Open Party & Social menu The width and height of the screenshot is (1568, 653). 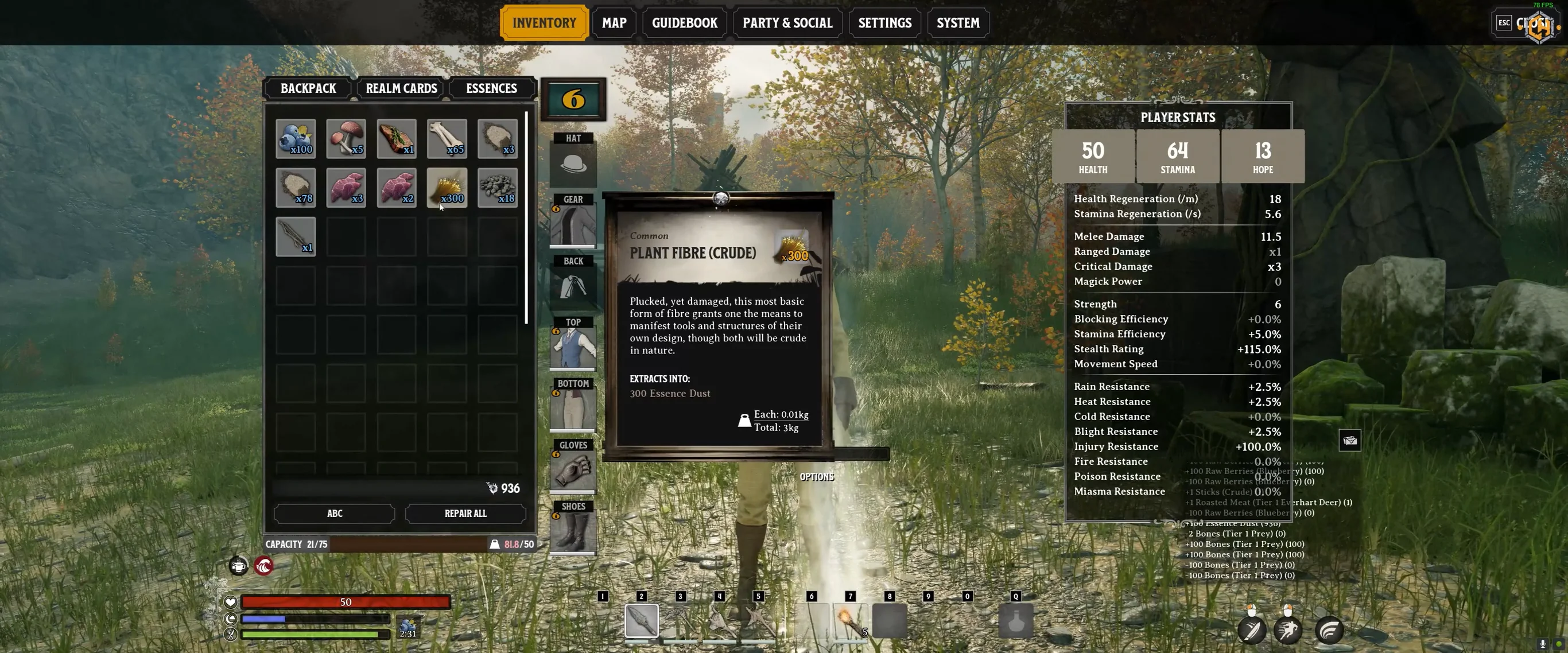[x=787, y=23]
